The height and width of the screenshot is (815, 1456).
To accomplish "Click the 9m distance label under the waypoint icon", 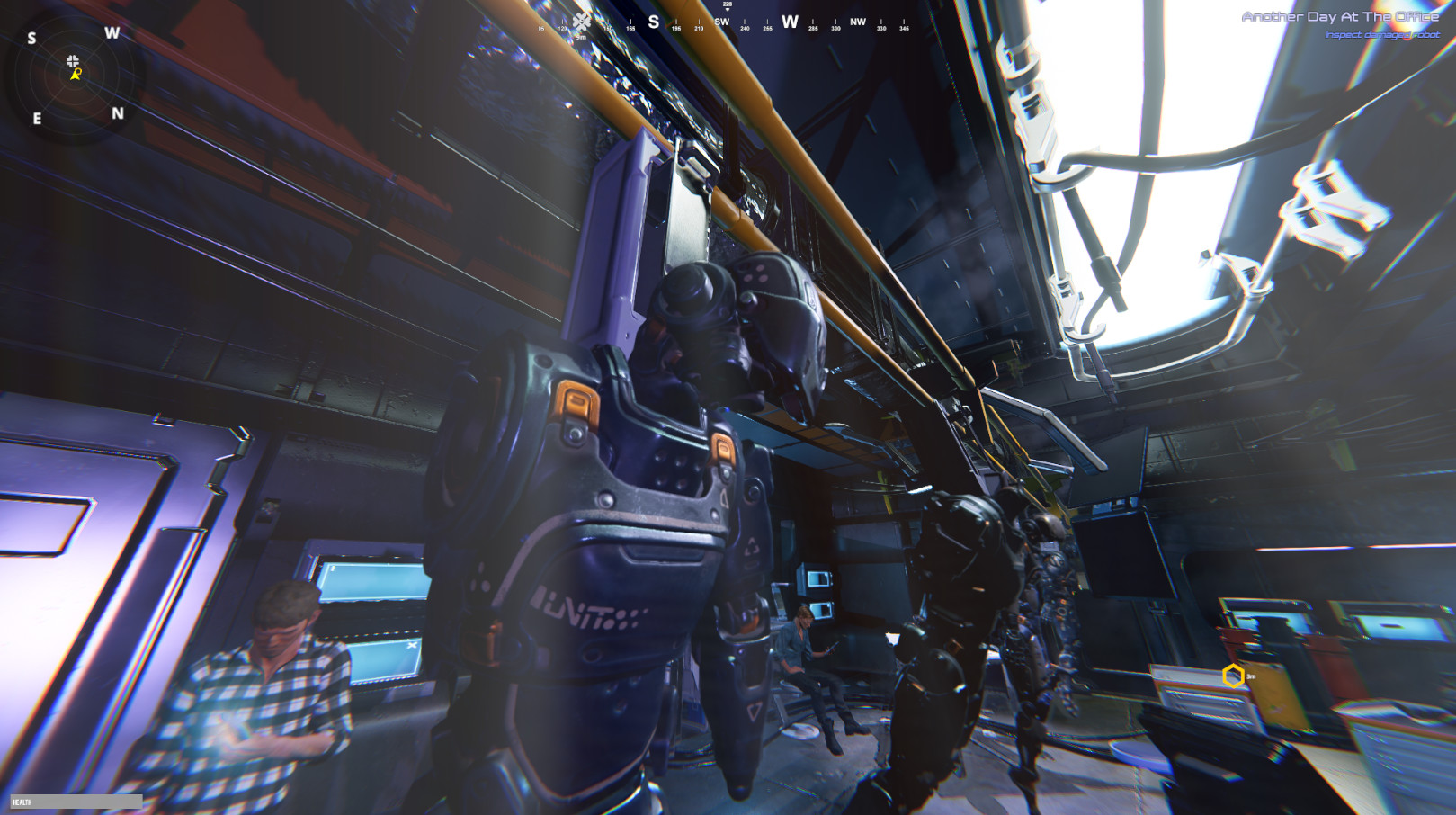I will [x=583, y=36].
